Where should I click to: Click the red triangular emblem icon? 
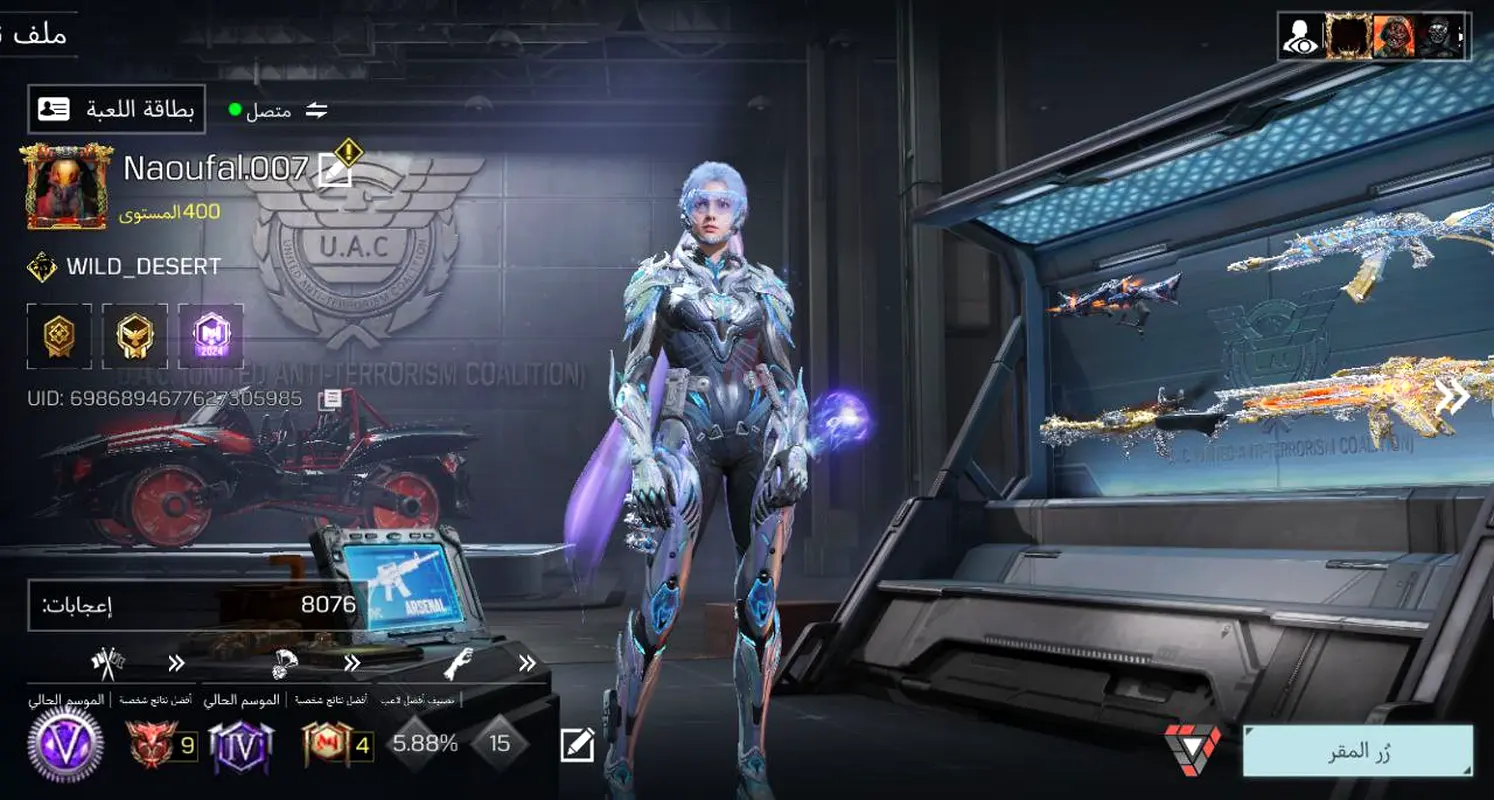tap(1192, 748)
